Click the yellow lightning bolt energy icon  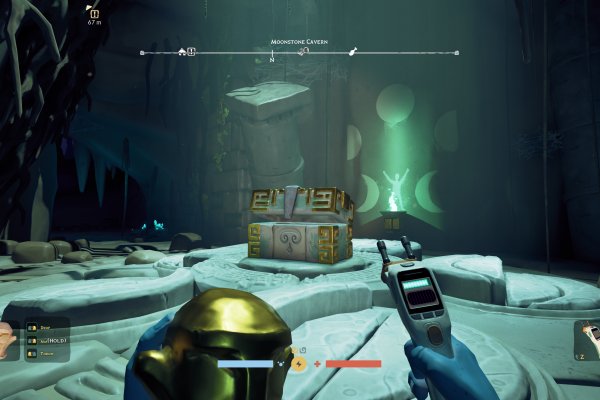(299, 363)
